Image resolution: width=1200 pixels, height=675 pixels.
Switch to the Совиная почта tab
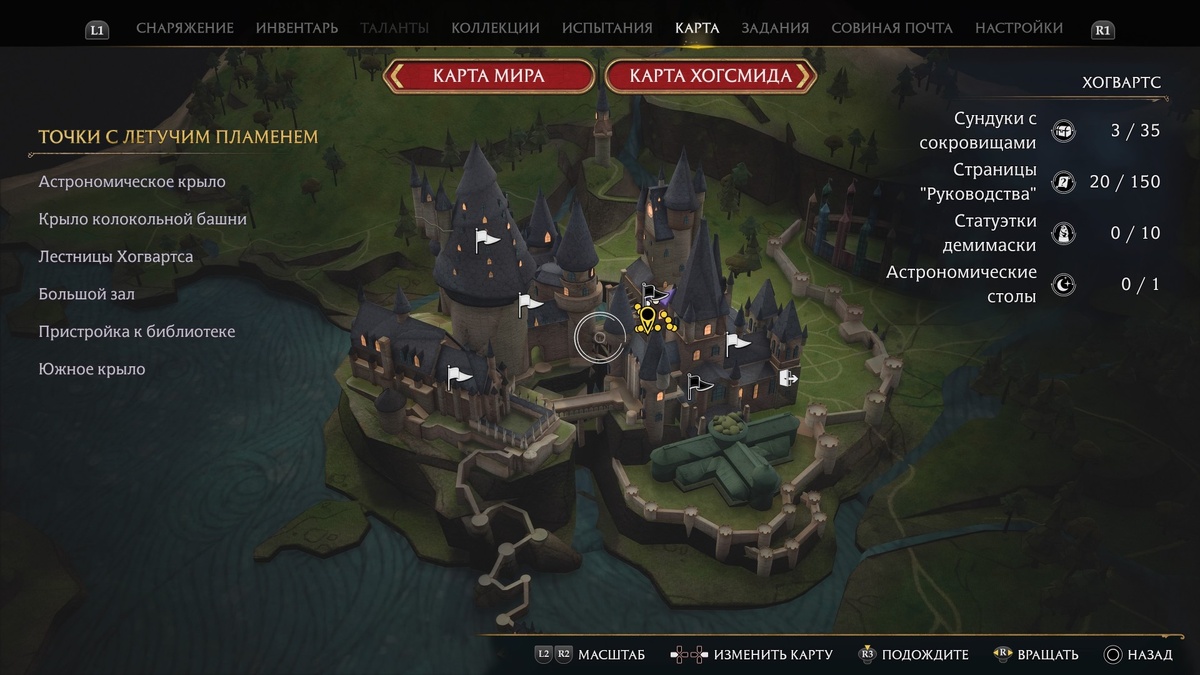892,29
